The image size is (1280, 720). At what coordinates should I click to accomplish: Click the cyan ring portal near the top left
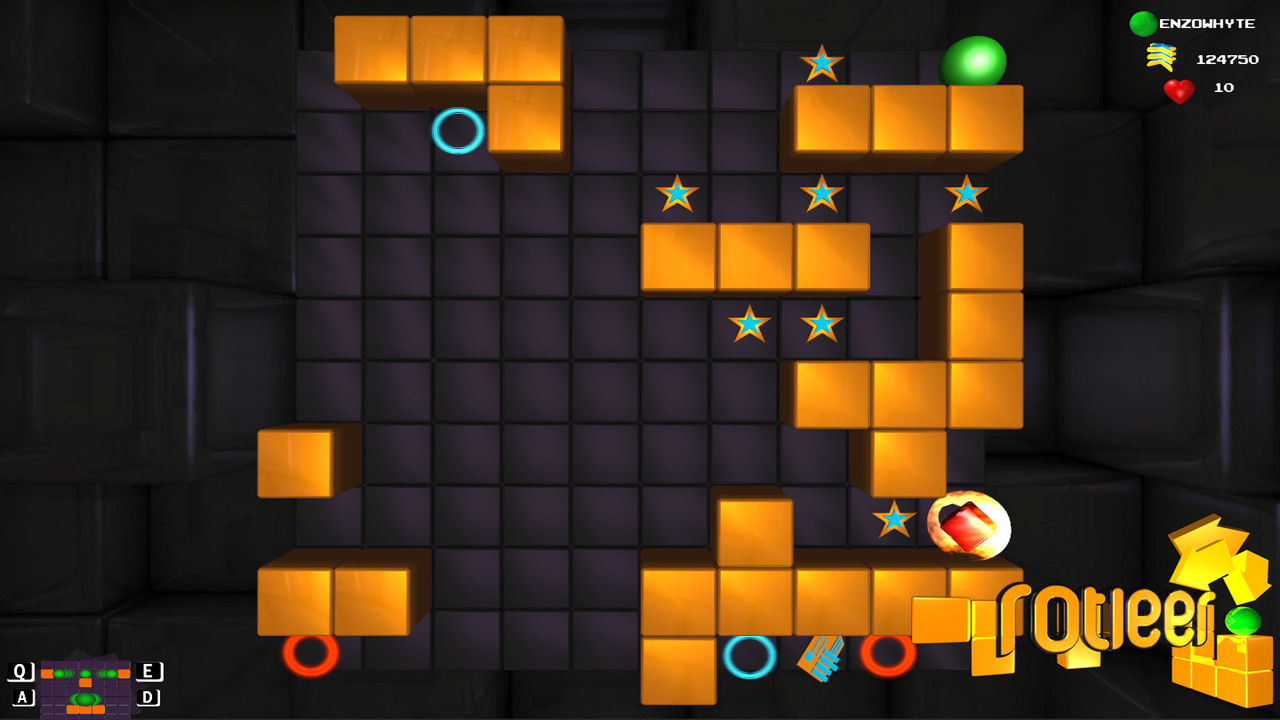456,131
